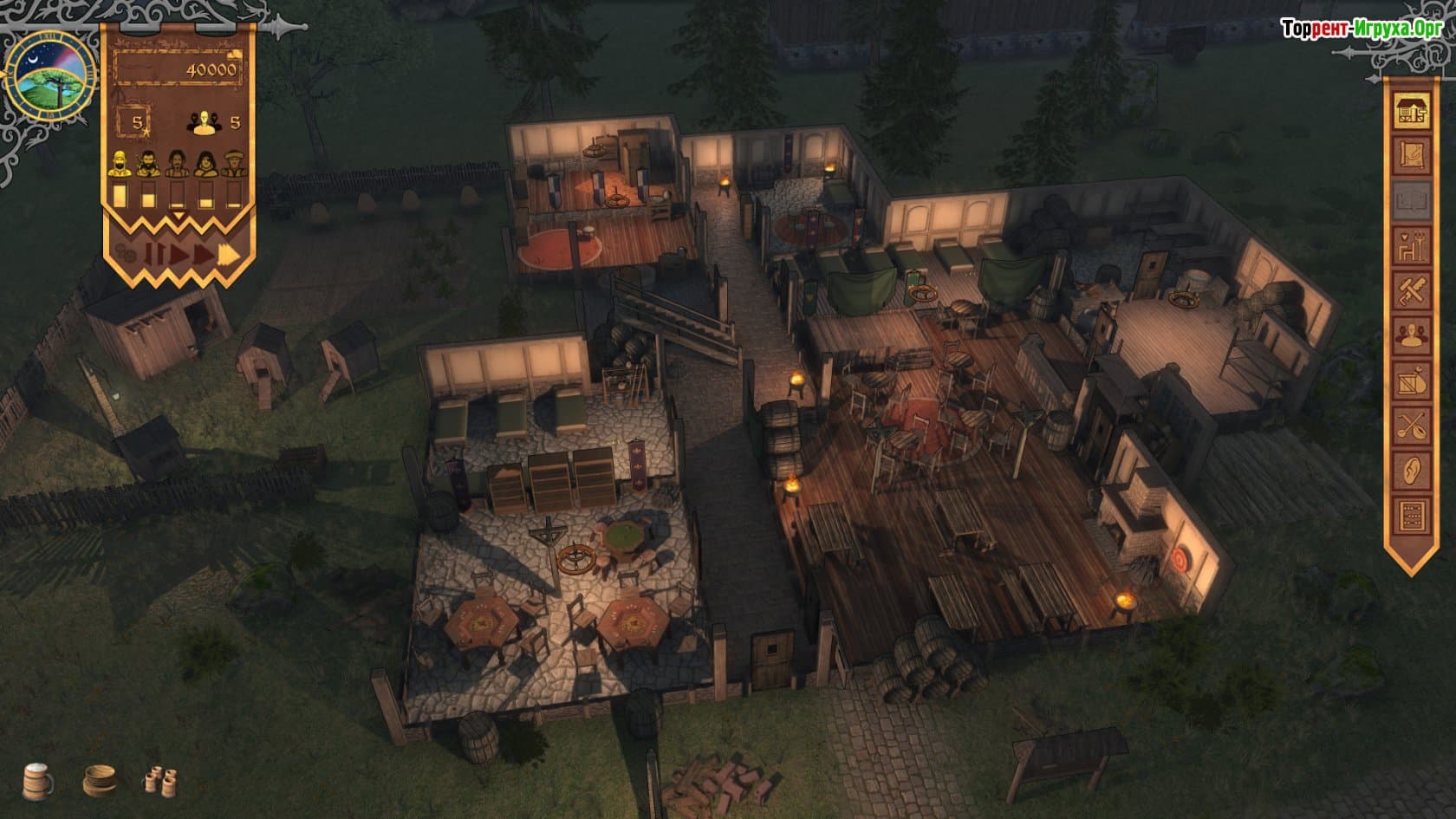This screenshot has height=819, width=1456.
Task: Pause the game
Action: (153, 254)
